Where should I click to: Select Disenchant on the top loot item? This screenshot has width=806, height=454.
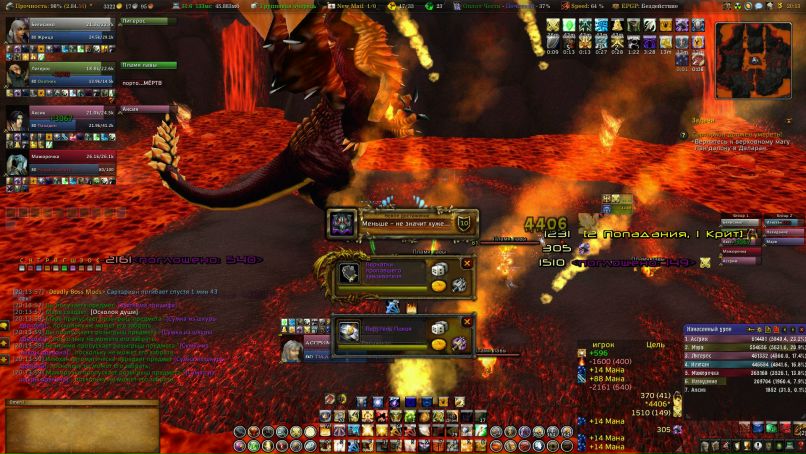coord(459,285)
